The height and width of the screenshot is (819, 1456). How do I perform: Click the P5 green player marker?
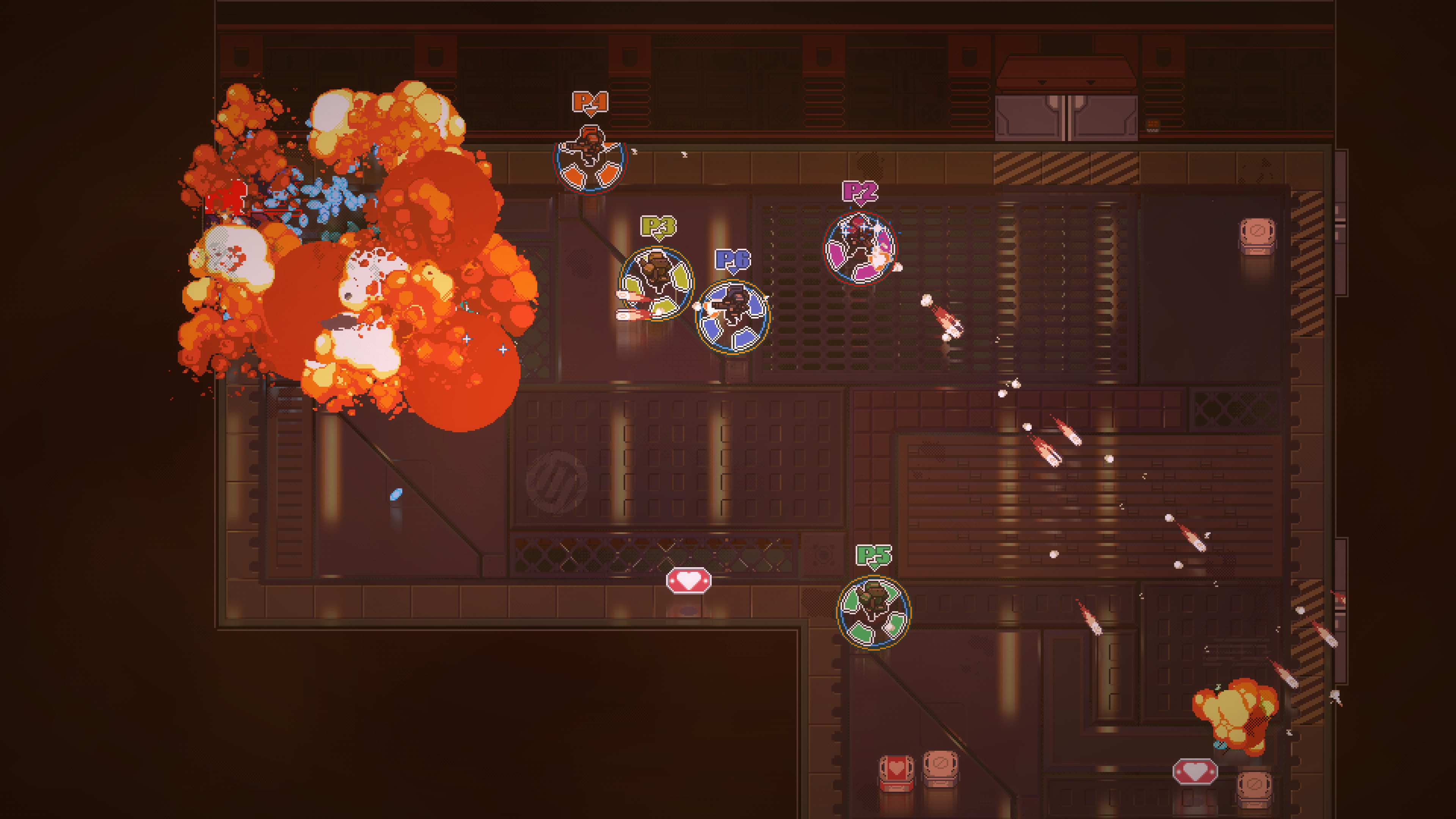click(x=873, y=555)
